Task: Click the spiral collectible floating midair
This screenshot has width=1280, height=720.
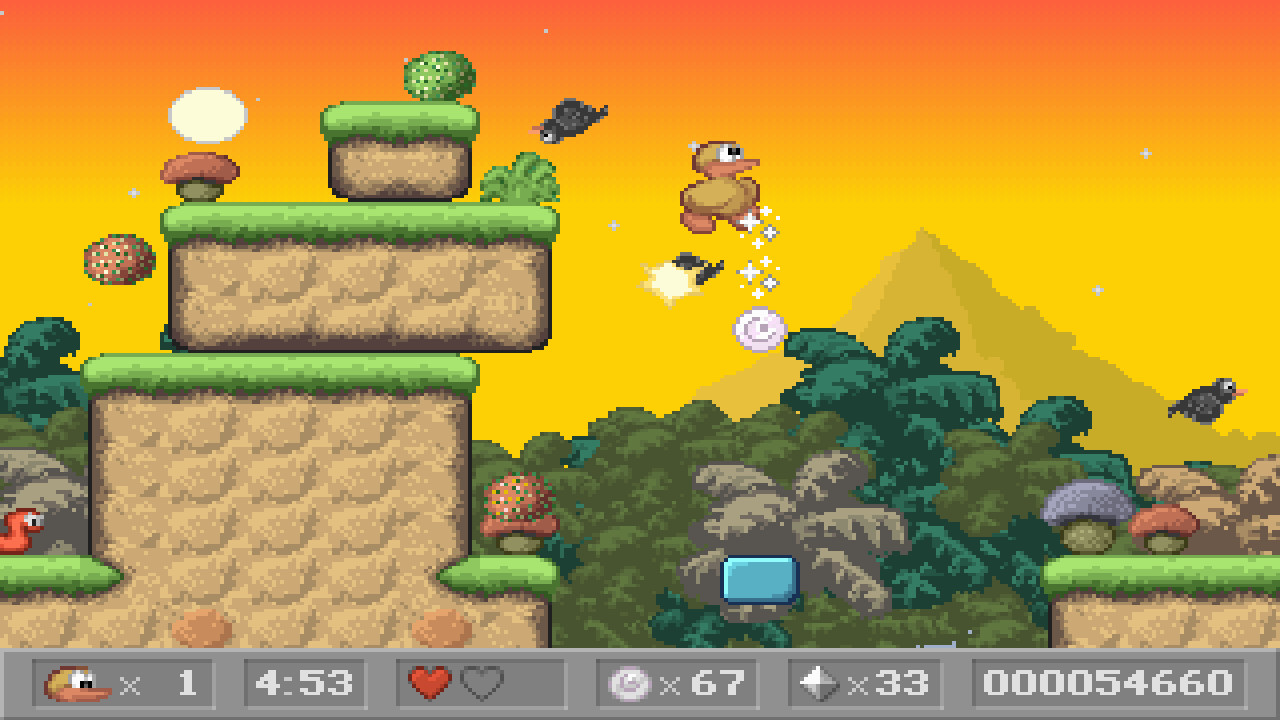Action: (762, 330)
